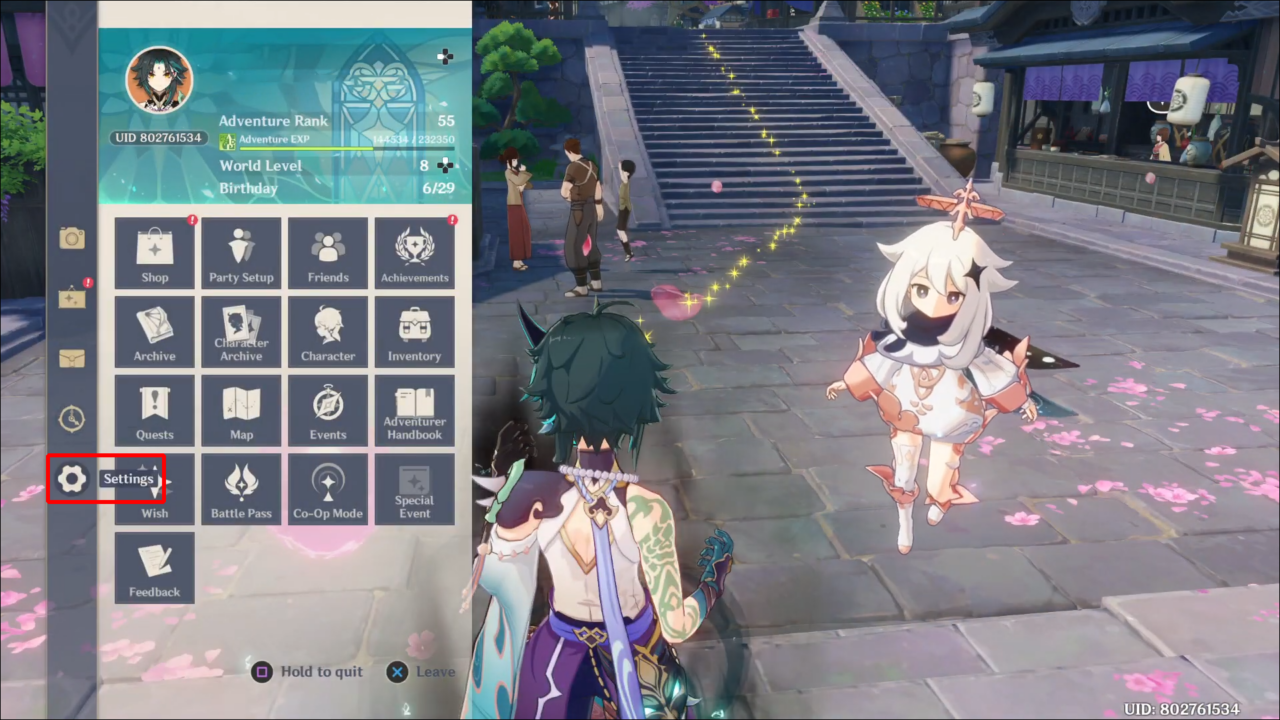Adjust in-game time via the clock icon
This screenshot has width=1280, height=720.
[x=71, y=418]
